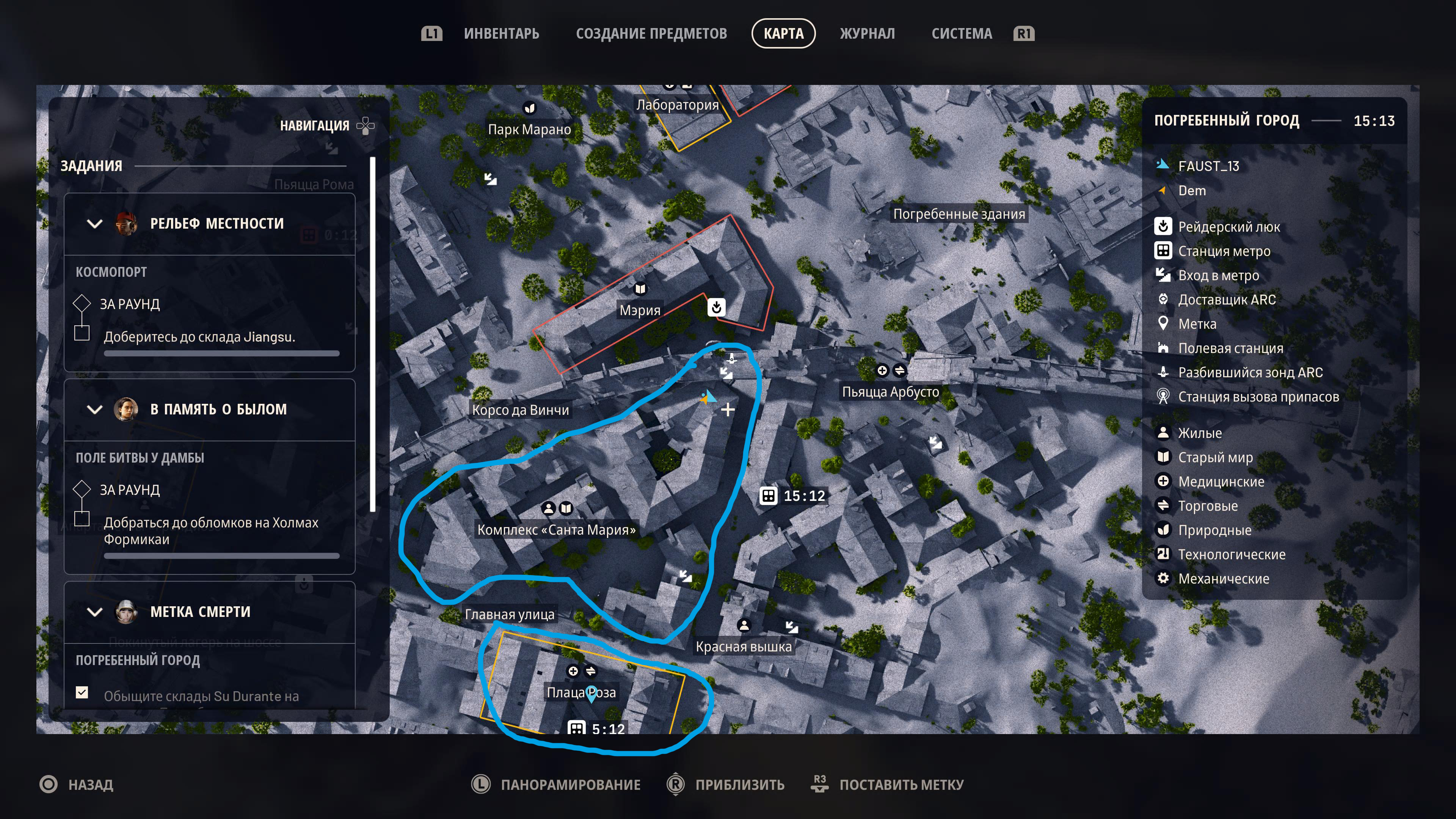Image resolution: width=1456 pixels, height=819 pixels.
Task: Collapse the МЕТКА СМЕРТИ quest
Action: click(95, 612)
